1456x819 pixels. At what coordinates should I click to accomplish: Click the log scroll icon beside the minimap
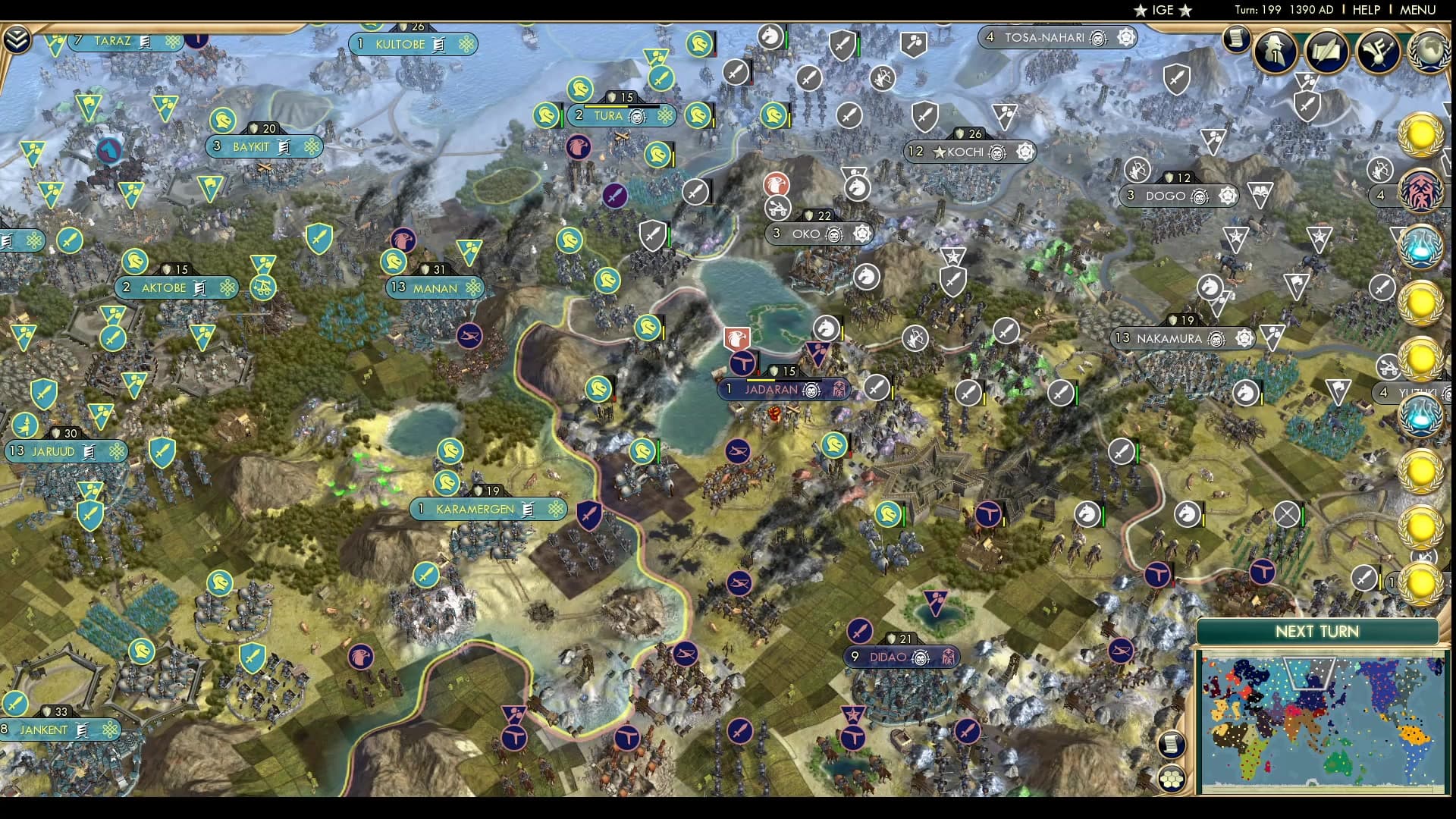(1171, 745)
